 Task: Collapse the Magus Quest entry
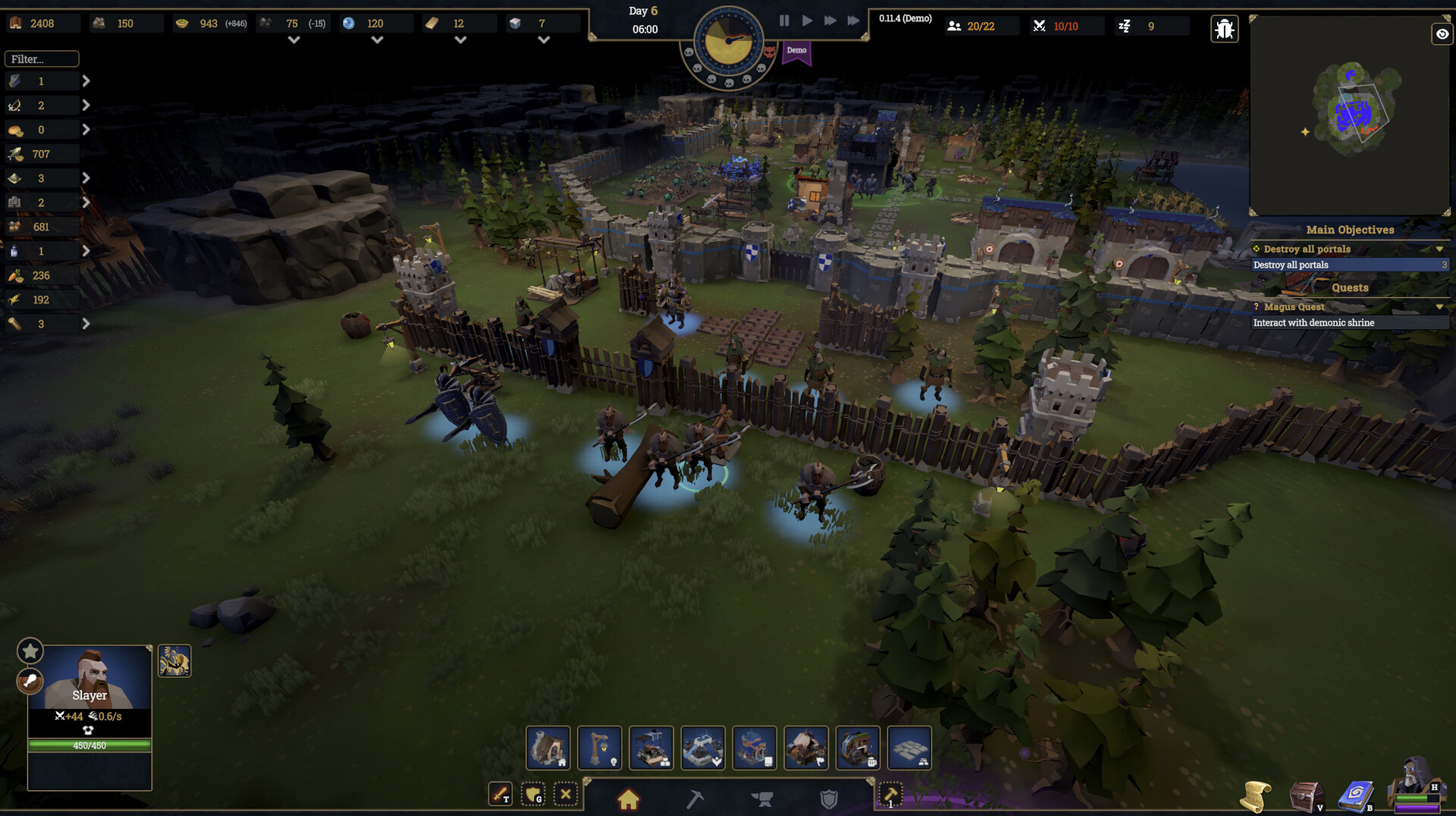pyautogui.click(x=1439, y=307)
